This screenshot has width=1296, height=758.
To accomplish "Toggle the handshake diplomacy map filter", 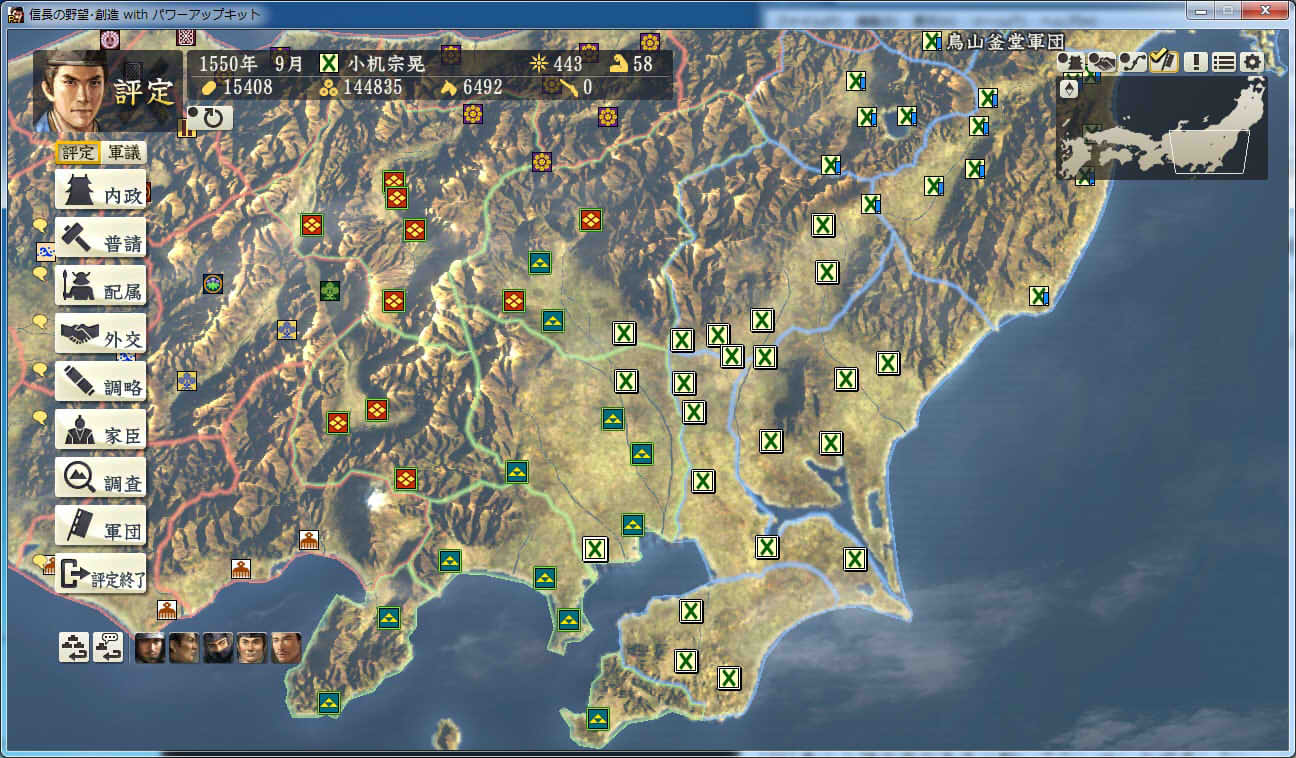I will coord(1102,62).
